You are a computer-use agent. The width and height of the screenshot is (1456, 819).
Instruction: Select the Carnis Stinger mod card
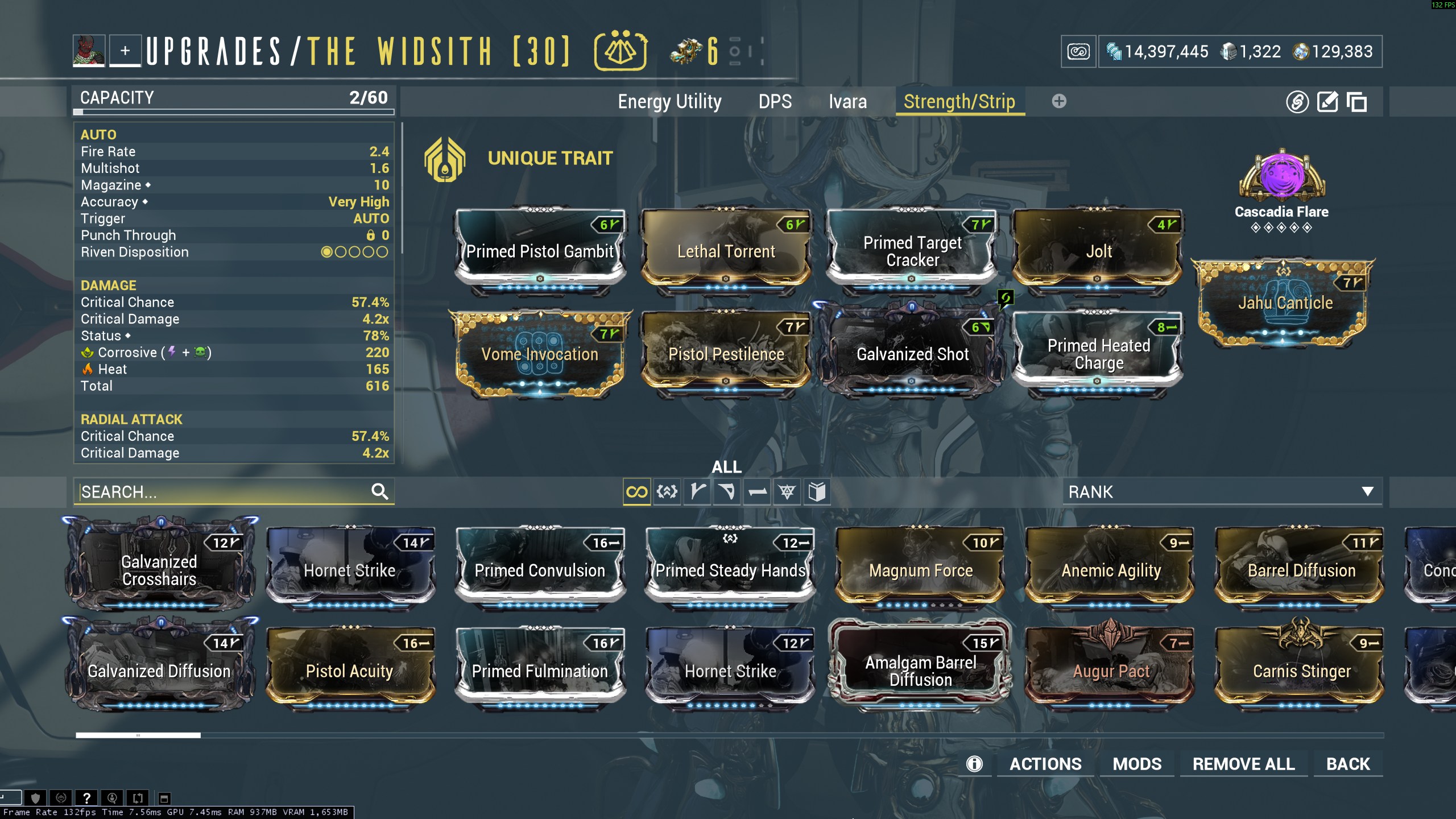[x=1301, y=671]
